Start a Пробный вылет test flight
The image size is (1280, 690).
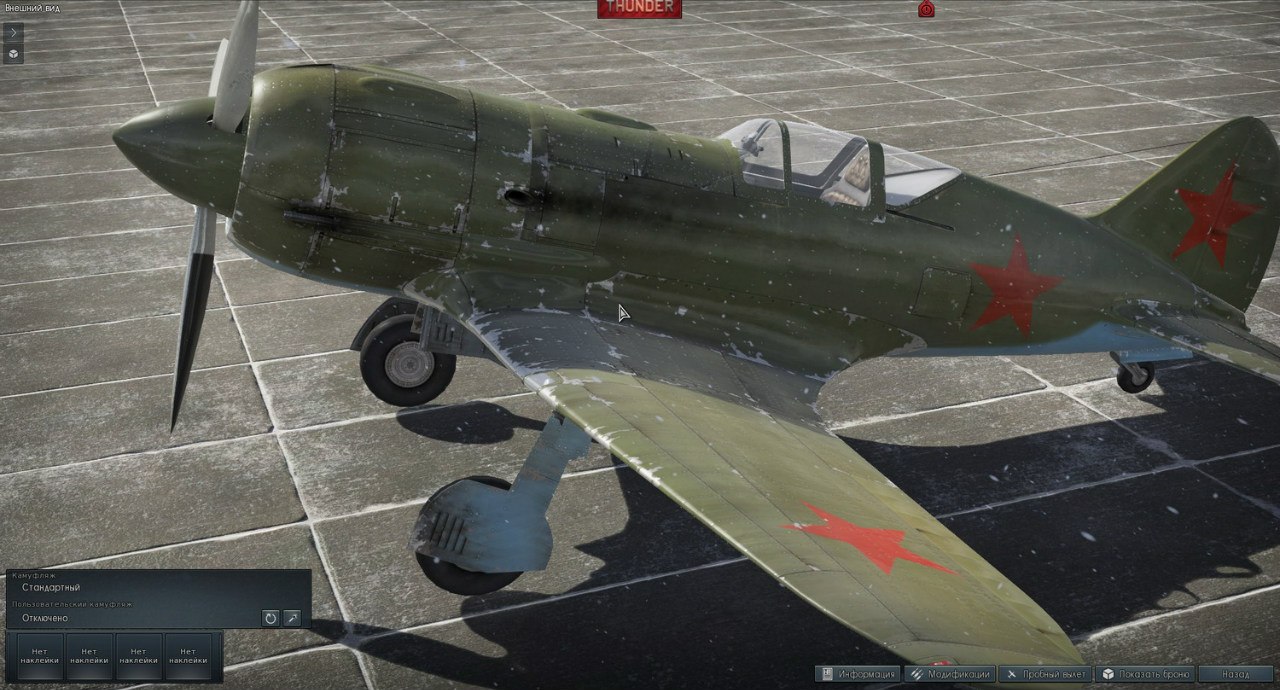pyautogui.click(x=1046, y=674)
